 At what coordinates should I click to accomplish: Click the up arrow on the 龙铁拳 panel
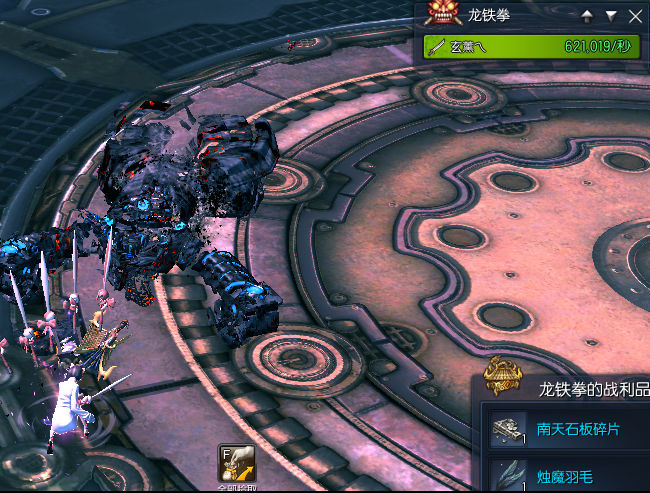(587, 16)
